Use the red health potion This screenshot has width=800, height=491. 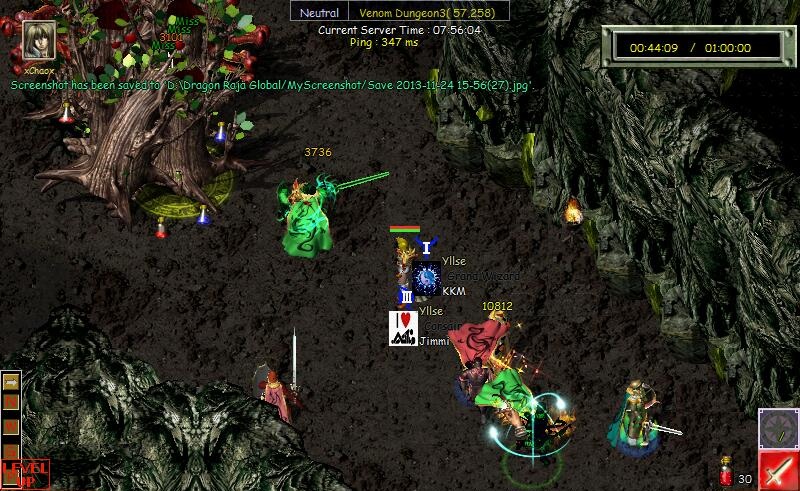(726, 473)
